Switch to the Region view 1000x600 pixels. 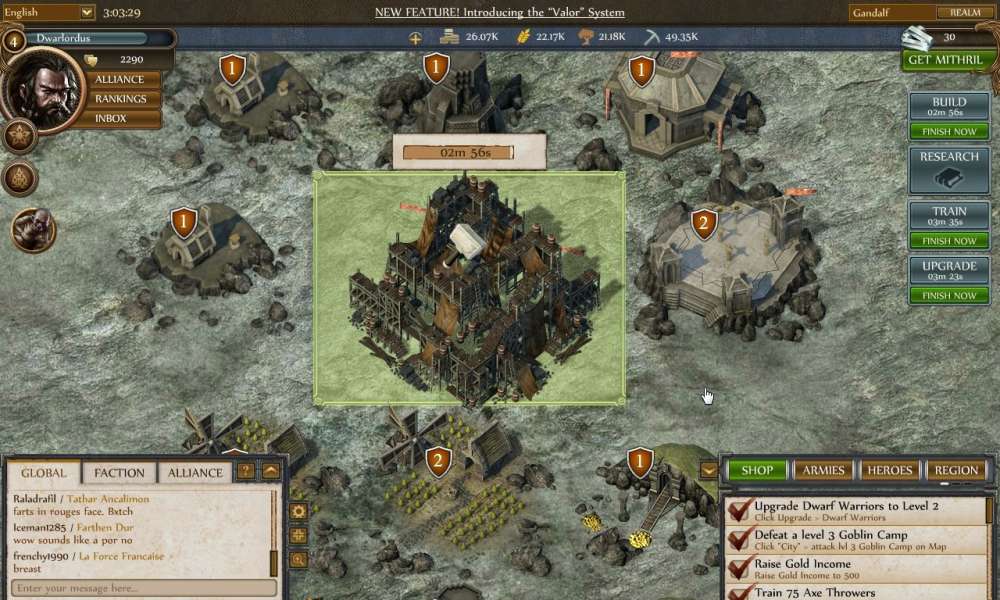click(x=956, y=470)
